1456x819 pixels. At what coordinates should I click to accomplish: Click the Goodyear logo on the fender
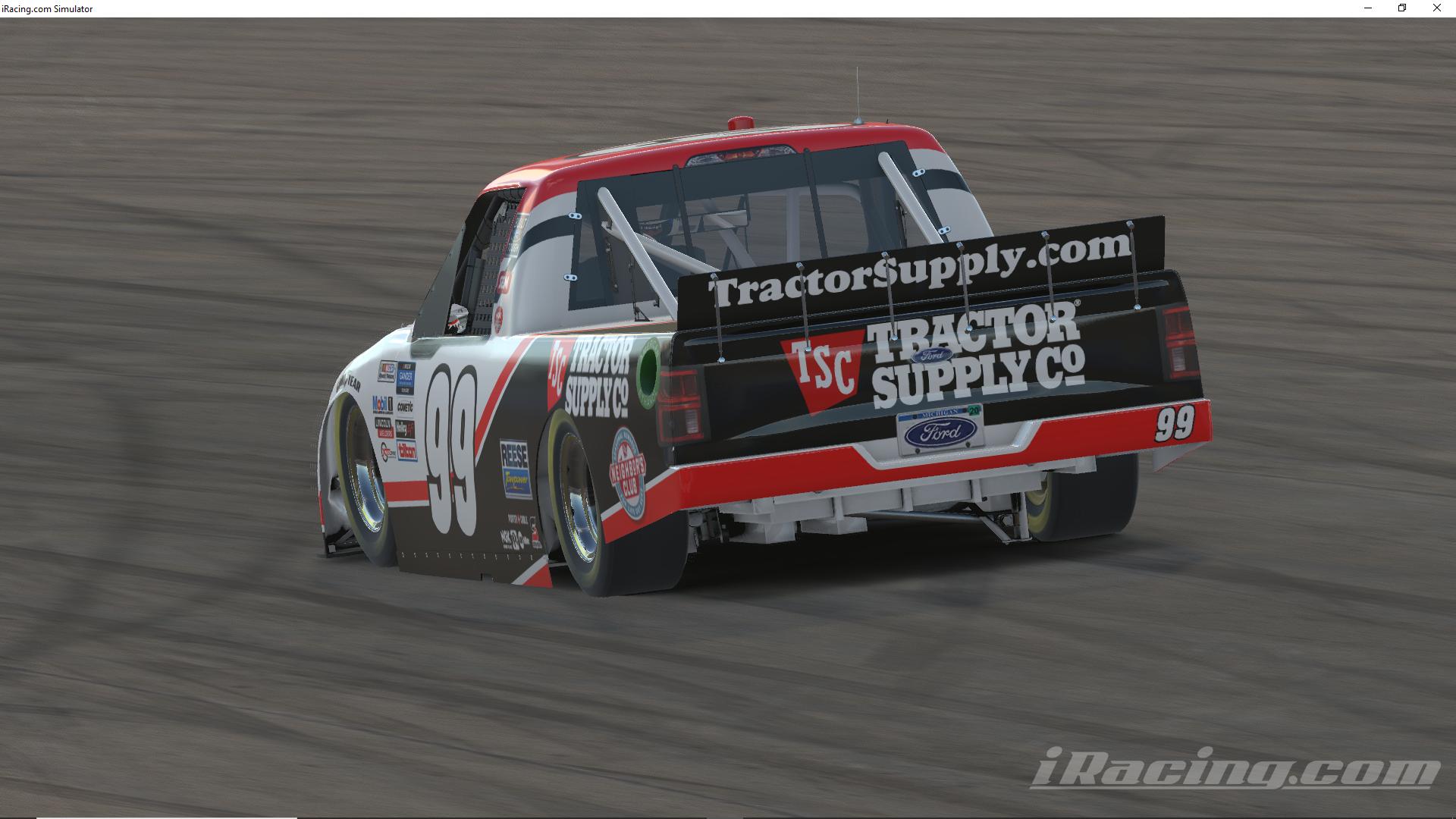(x=347, y=381)
